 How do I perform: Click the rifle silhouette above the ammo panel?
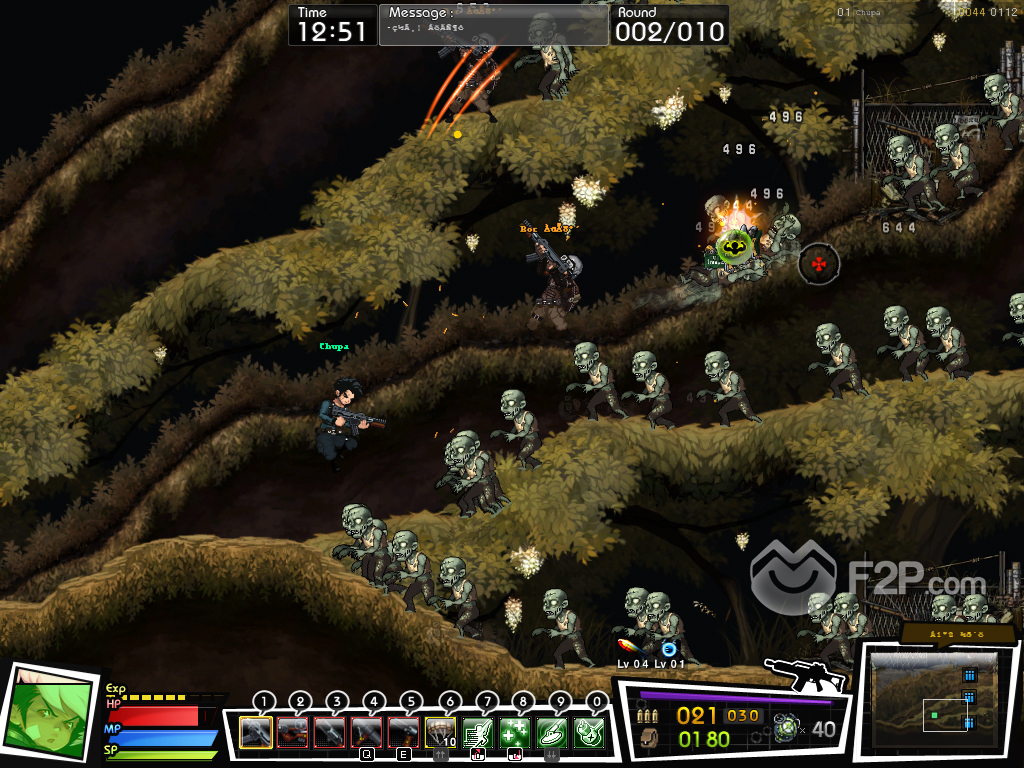point(802,675)
